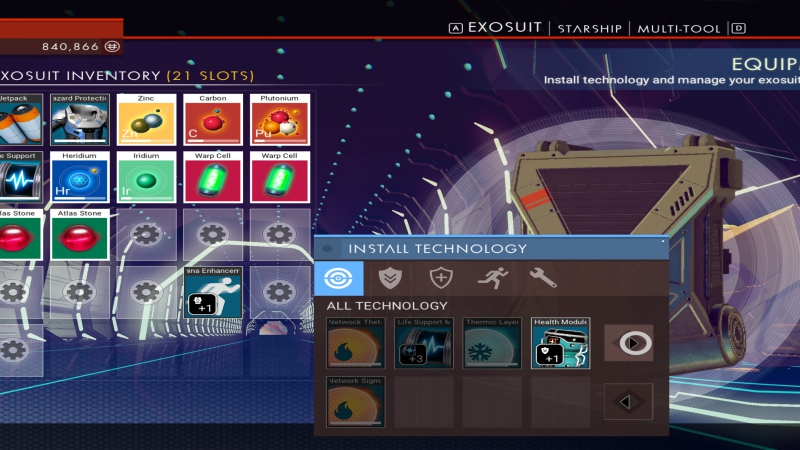Switch to the Starship tab
800x450 pixels.
pos(589,29)
